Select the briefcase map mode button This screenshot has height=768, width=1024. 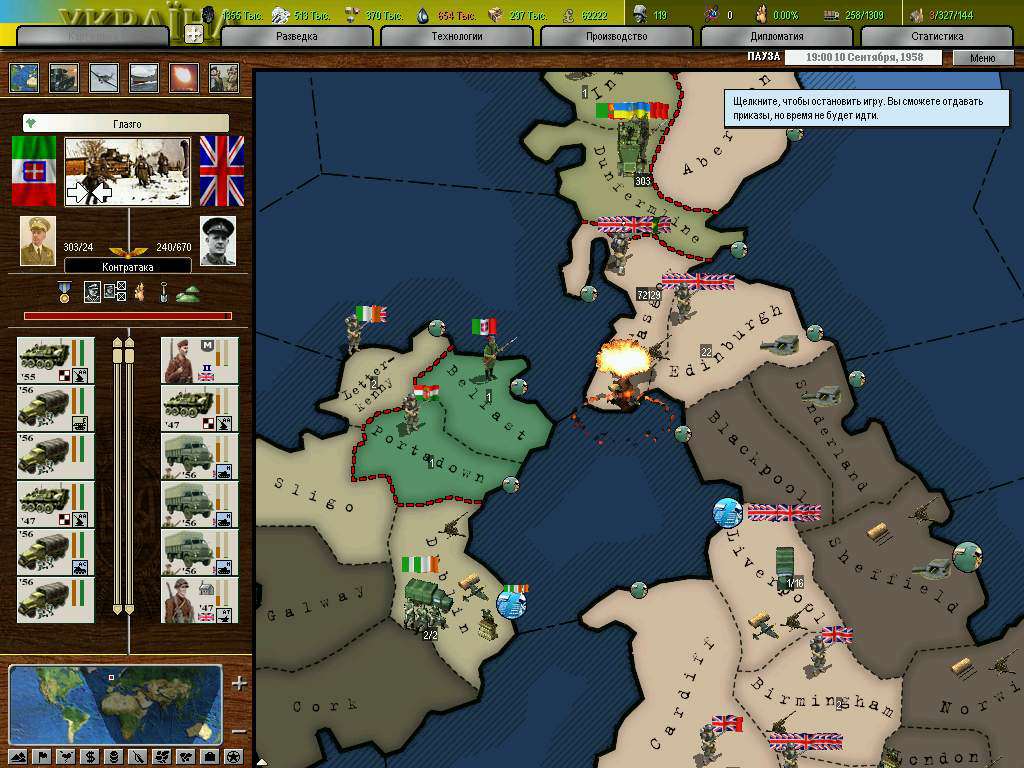[x=209, y=756]
